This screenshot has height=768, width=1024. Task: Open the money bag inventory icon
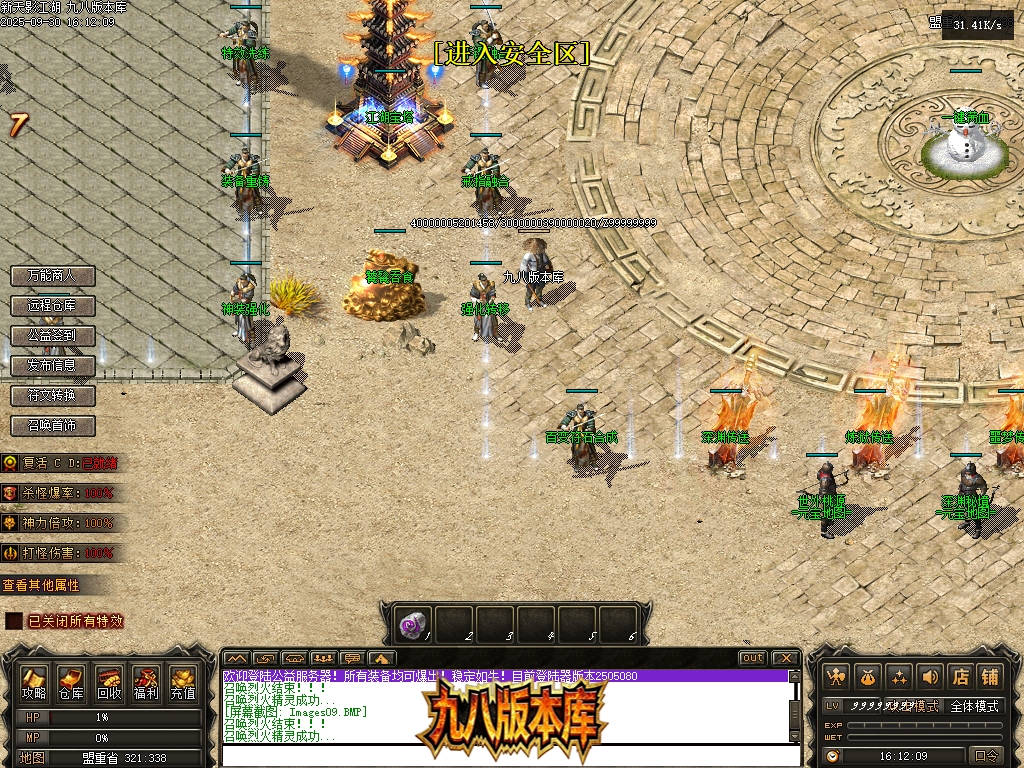pos(866,677)
